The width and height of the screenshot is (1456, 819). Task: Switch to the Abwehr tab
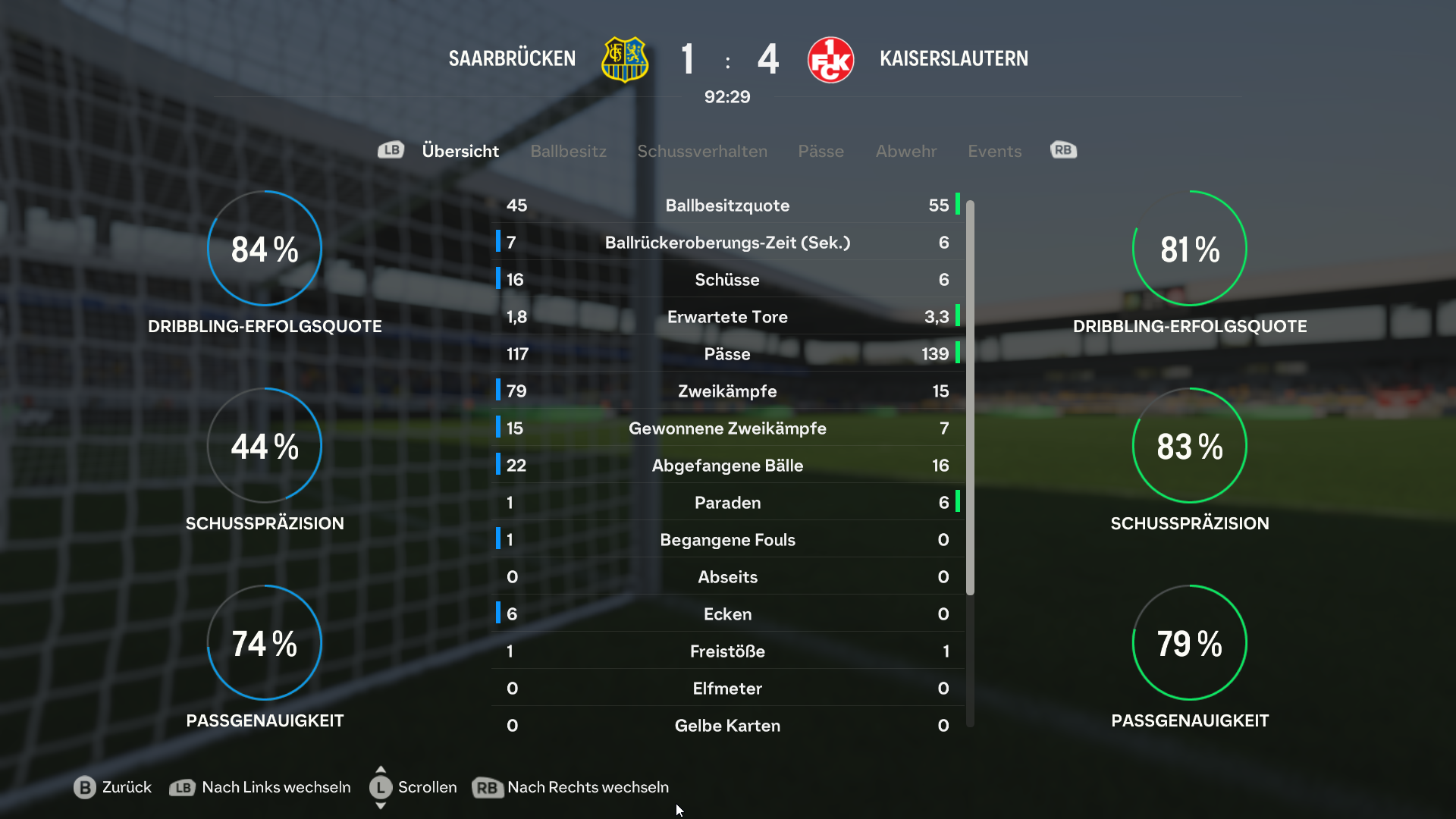(905, 151)
